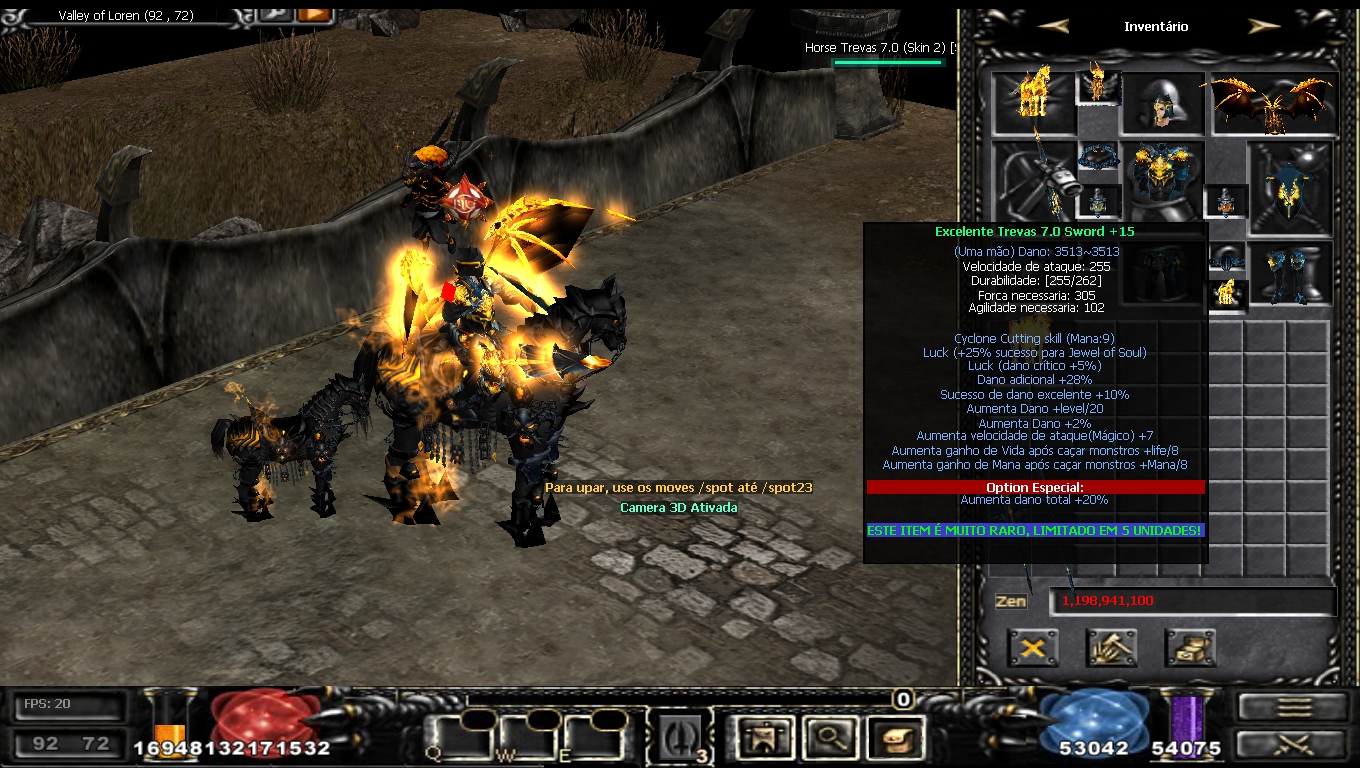
Task: Close the inventory with the X button
Action: (x=1033, y=648)
